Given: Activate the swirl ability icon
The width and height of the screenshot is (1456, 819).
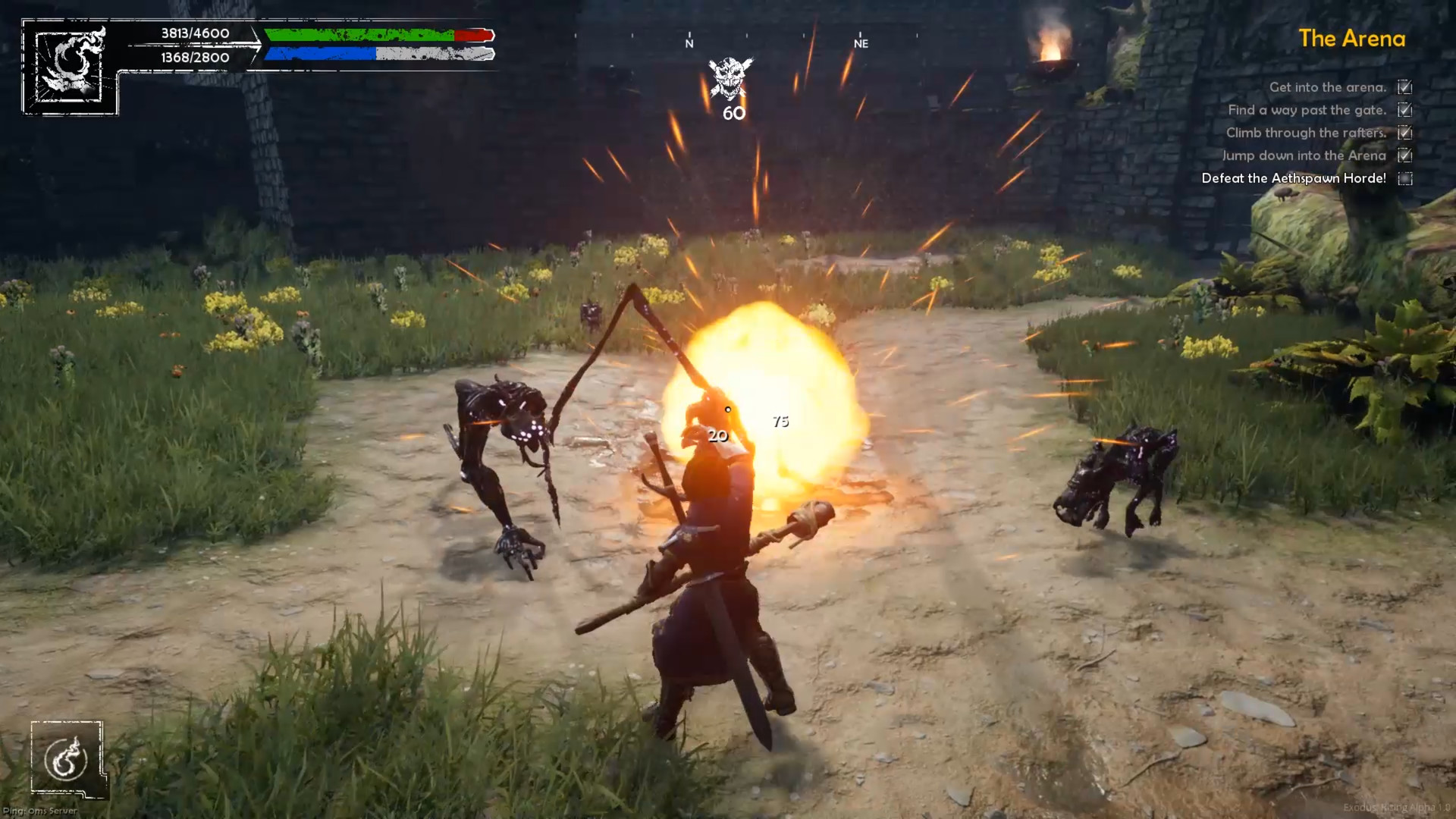Looking at the screenshot, I should (67, 759).
